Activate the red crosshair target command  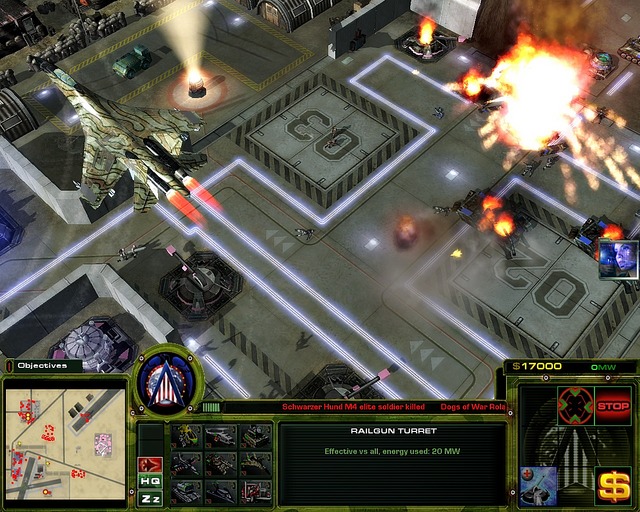coord(575,406)
